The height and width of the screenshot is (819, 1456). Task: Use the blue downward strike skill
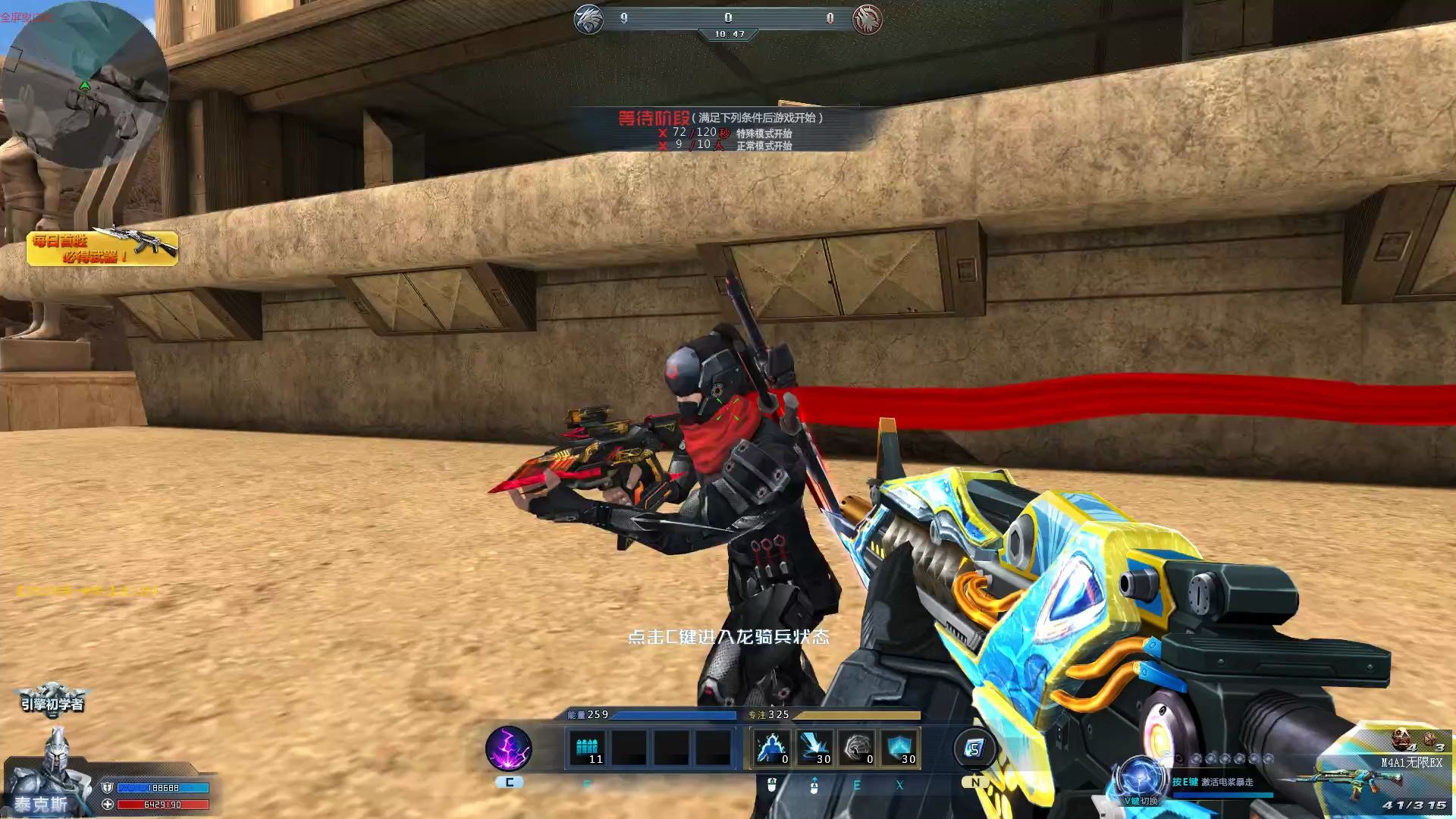(x=815, y=748)
